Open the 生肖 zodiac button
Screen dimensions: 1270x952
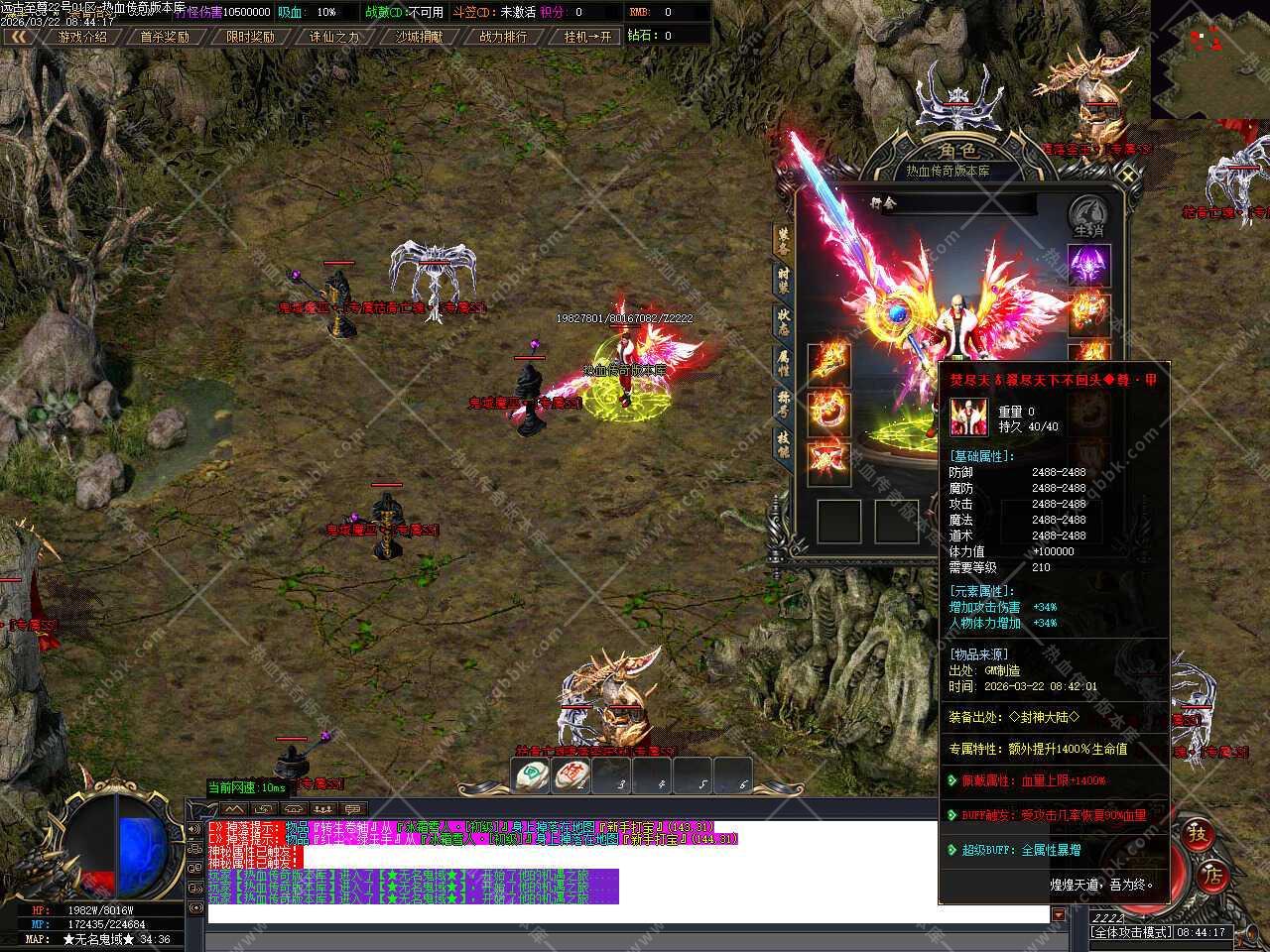[1088, 217]
